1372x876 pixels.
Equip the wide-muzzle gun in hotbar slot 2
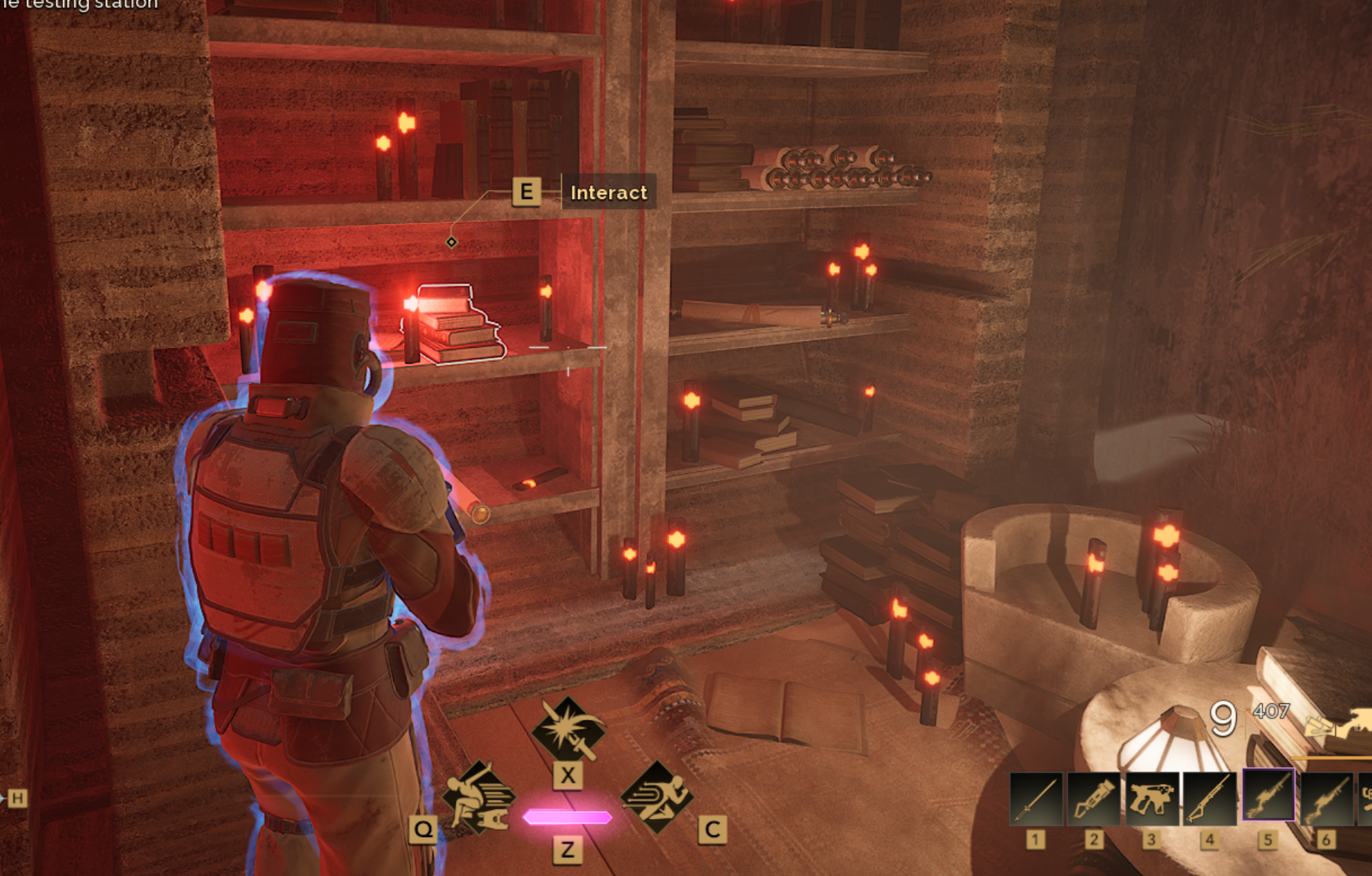tap(1093, 799)
